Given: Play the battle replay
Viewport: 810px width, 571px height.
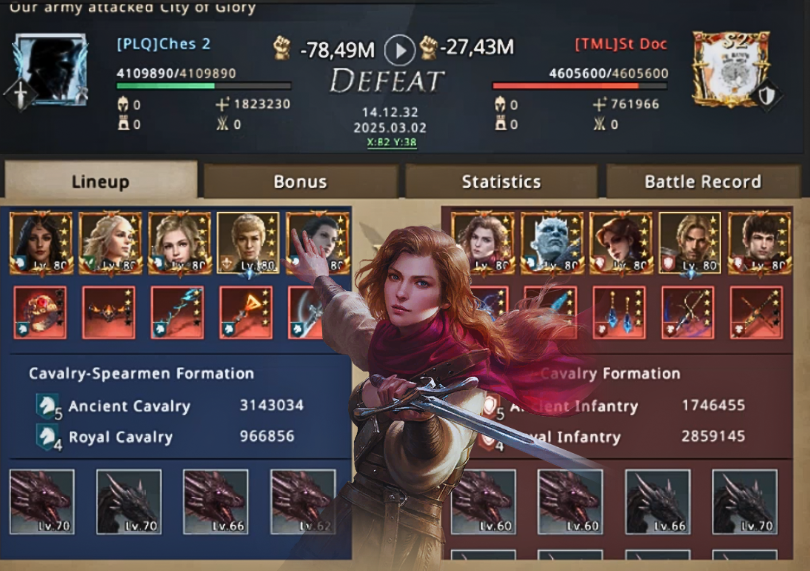Looking at the screenshot, I should click(399, 49).
